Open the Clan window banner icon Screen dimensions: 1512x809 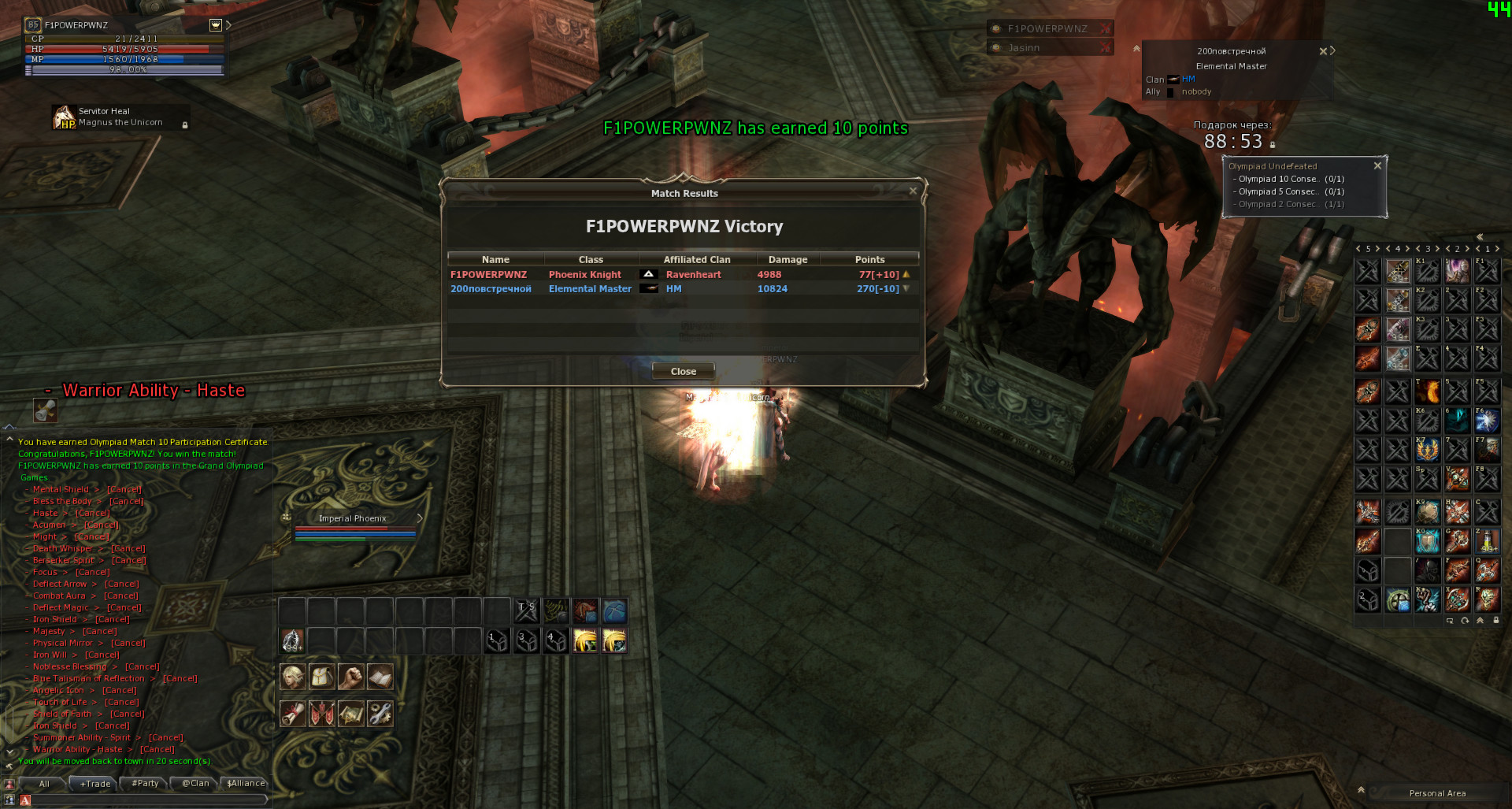(321, 713)
